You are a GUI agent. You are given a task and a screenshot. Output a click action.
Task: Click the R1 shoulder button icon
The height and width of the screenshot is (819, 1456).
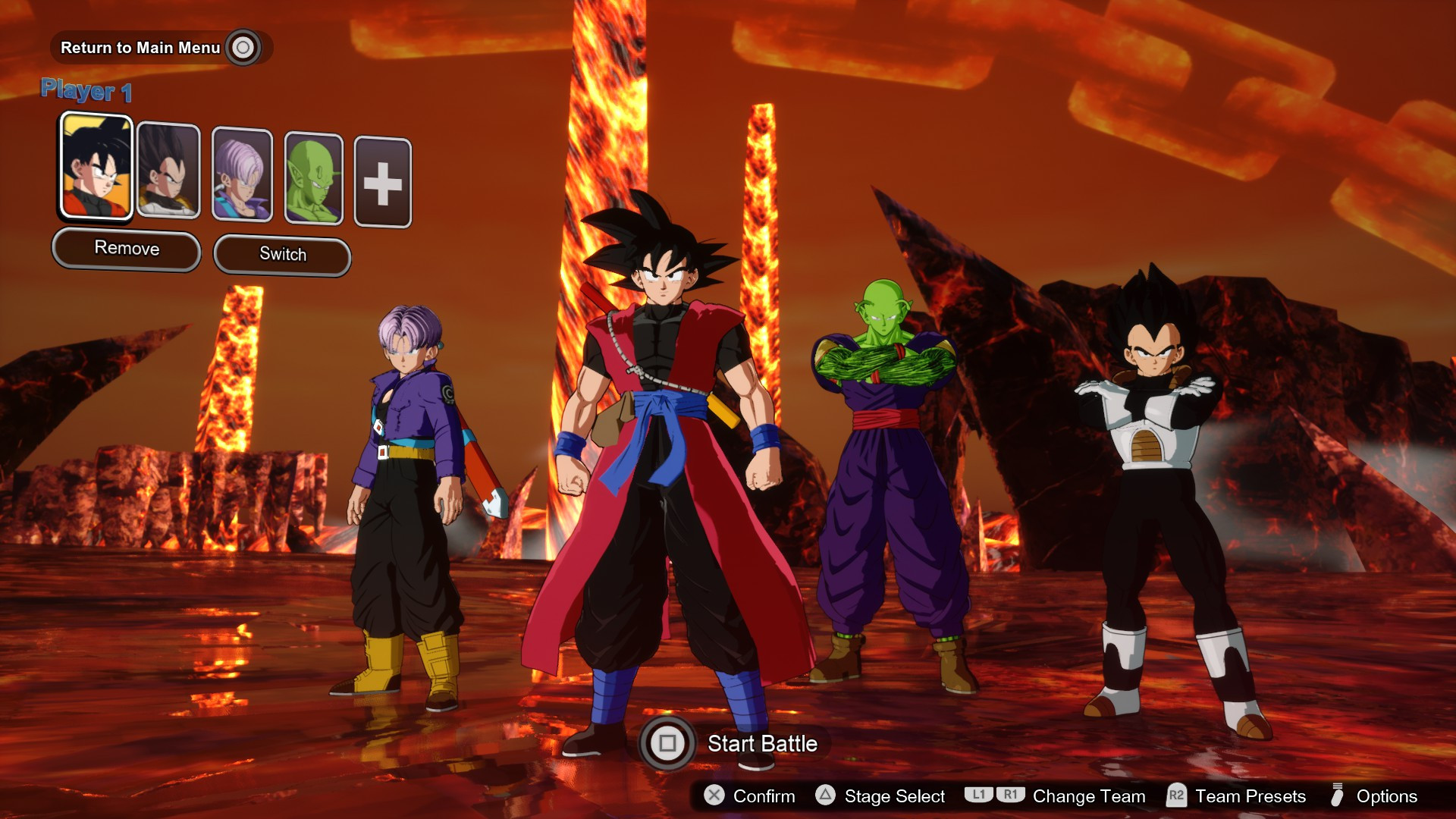[x=1011, y=795]
